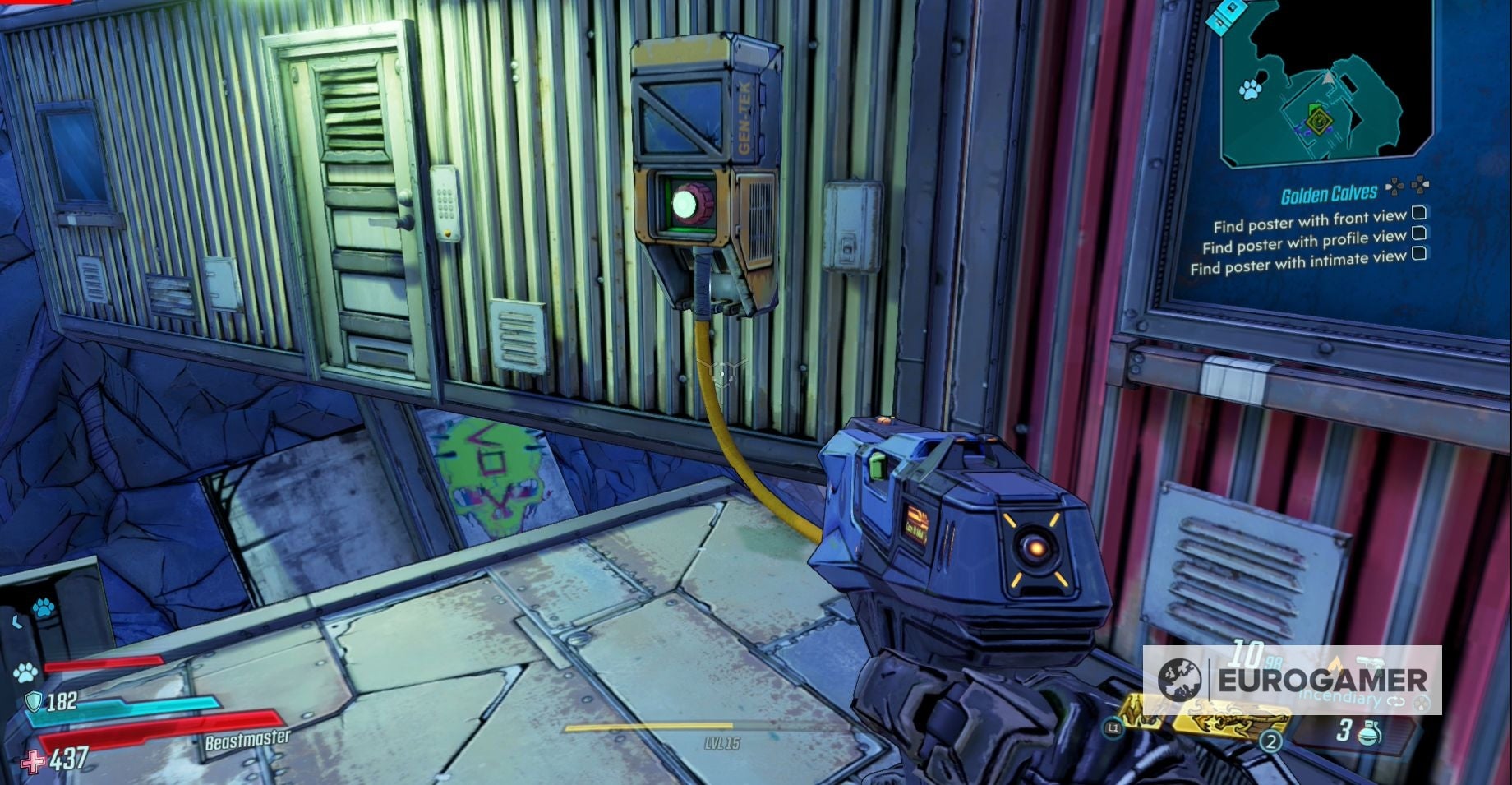
Task: Click the shield icon beside 182
Action: [35, 701]
